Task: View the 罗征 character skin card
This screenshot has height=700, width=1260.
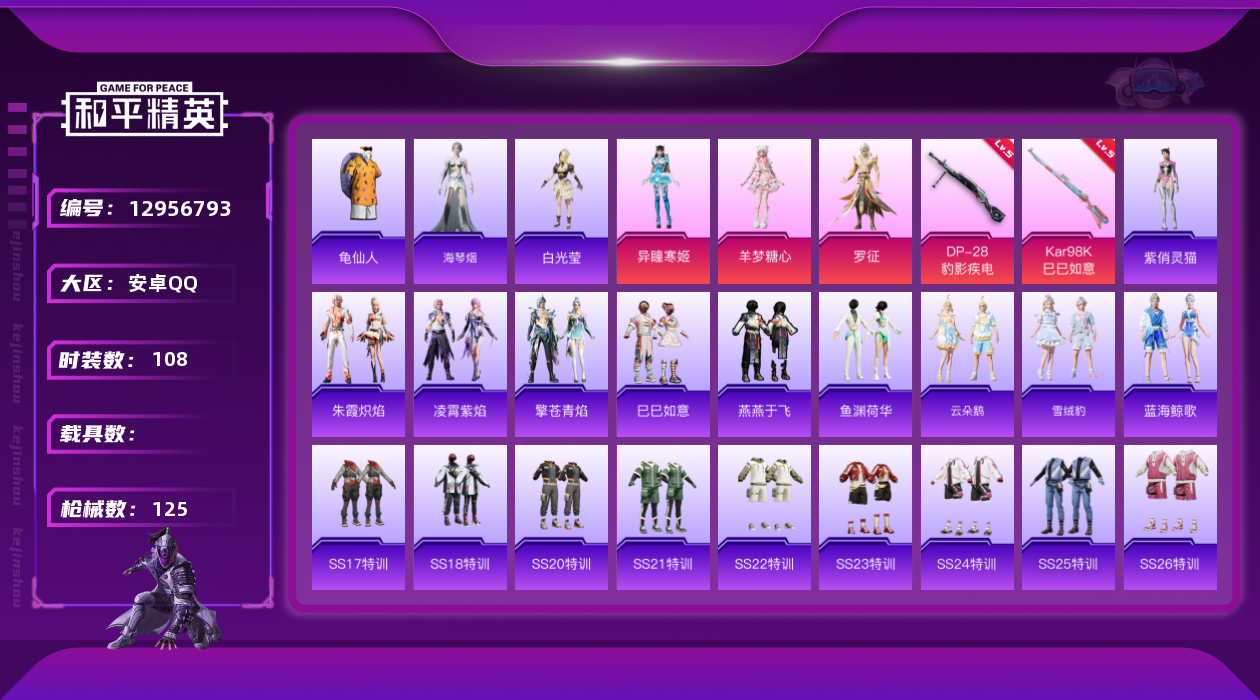Action: coord(865,210)
